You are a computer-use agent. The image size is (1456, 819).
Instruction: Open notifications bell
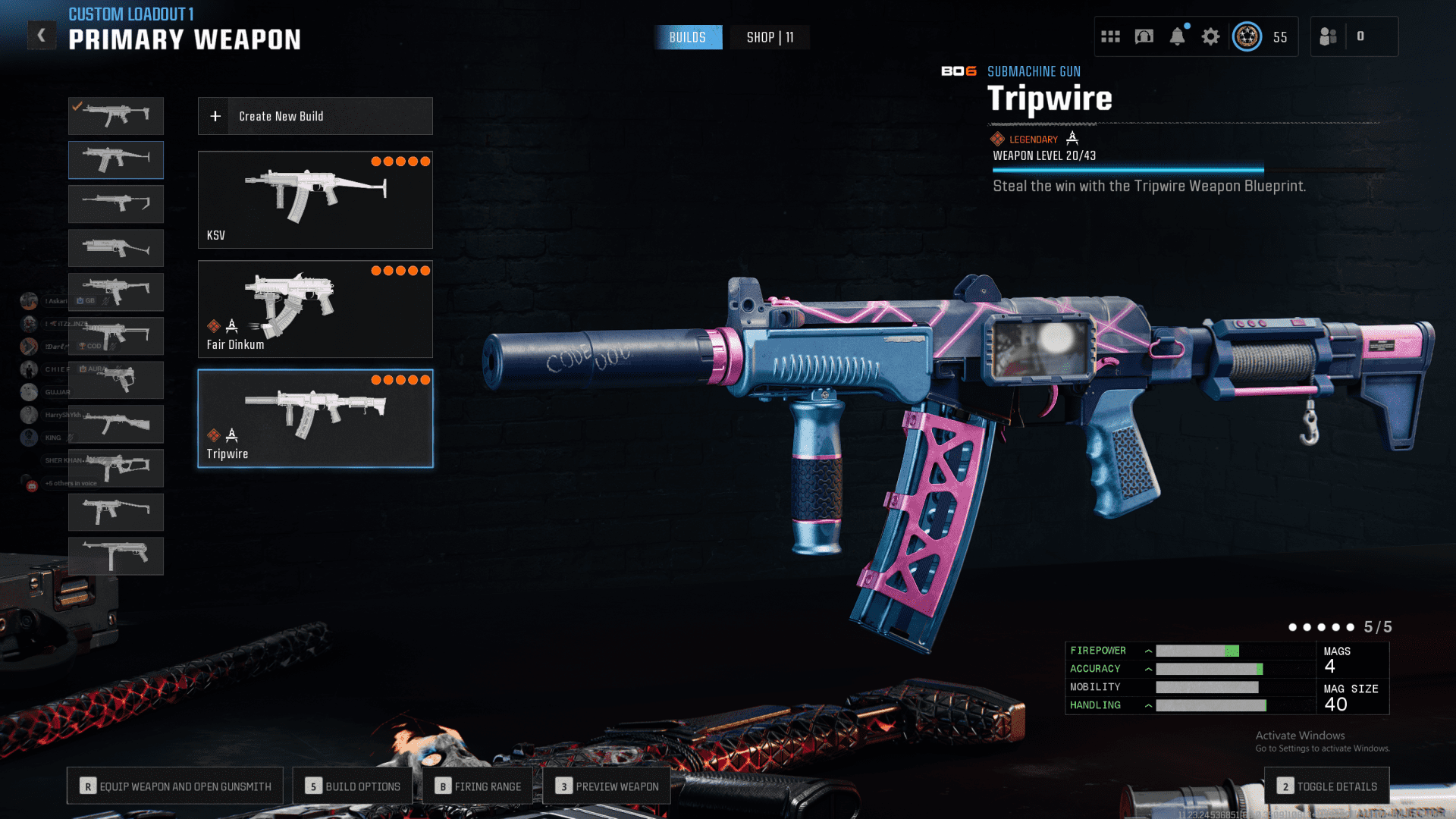(1177, 36)
